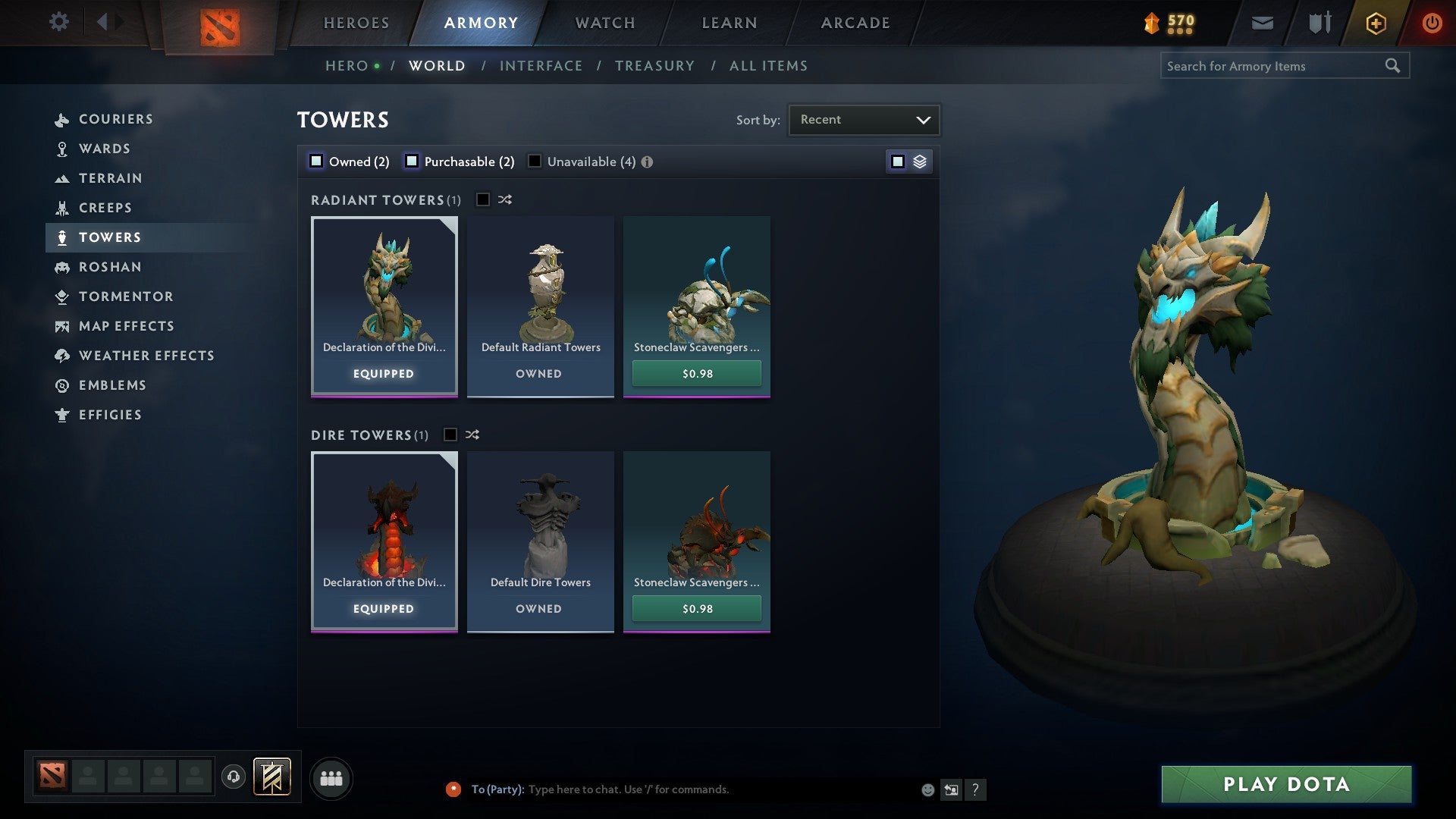1456x819 pixels.
Task: Purchase Stoneclaw Scavengers for $0.98
Action: click(x=695, y=373)
